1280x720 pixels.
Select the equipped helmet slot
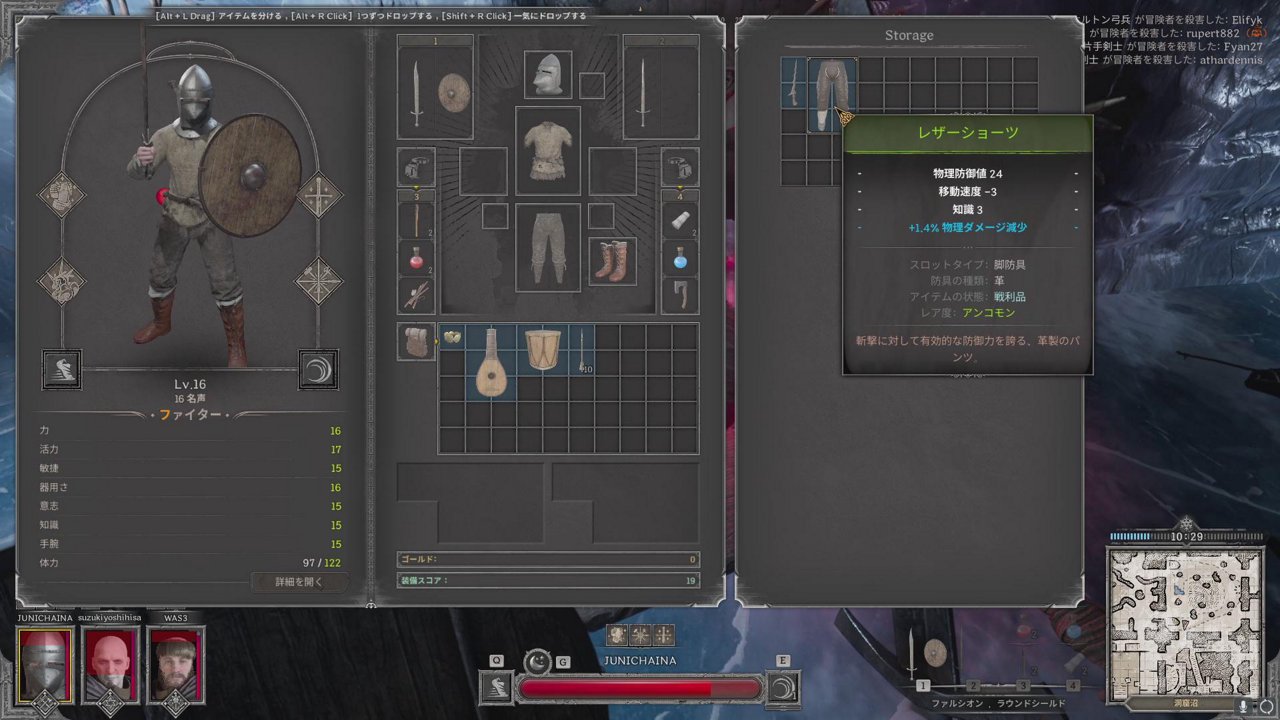point(547,75)
